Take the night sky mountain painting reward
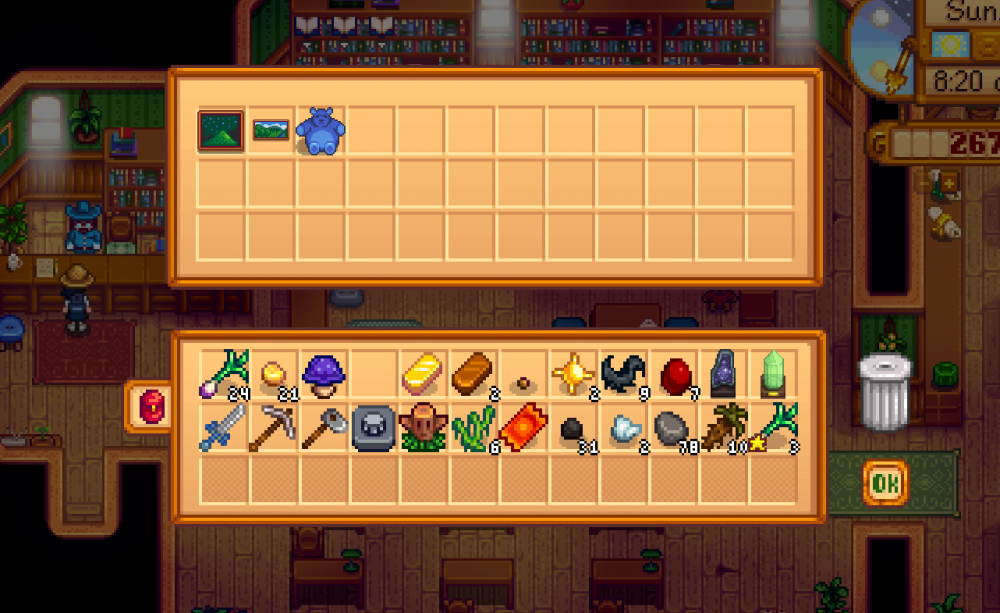This screenshot has height=613, width=1000. pyautogui.click(x=221, y=131)
